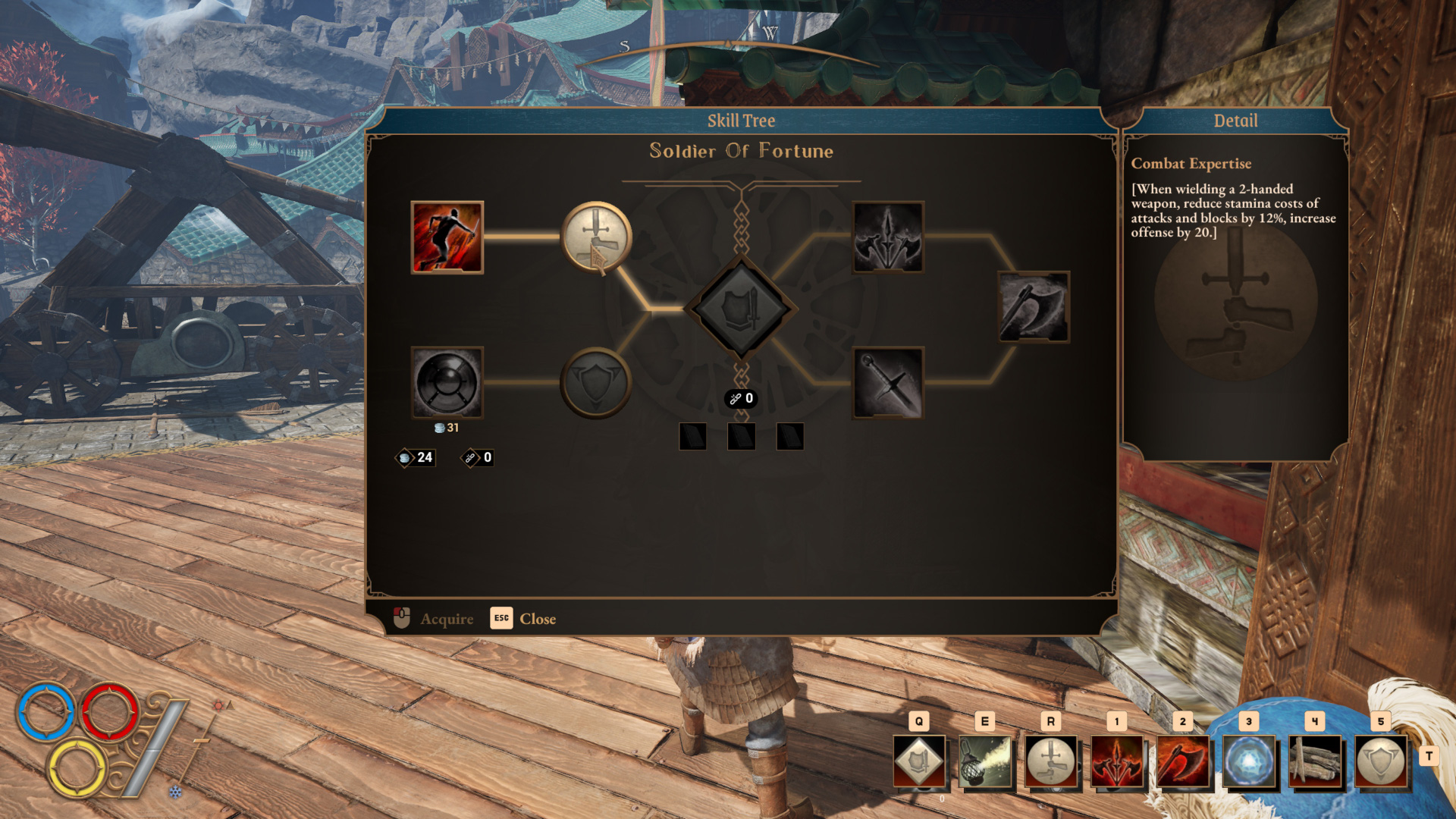Click the central diamond armor-and-sword node
The height and width of the screenshot is (819, 1456).
(x=741, y=309)
